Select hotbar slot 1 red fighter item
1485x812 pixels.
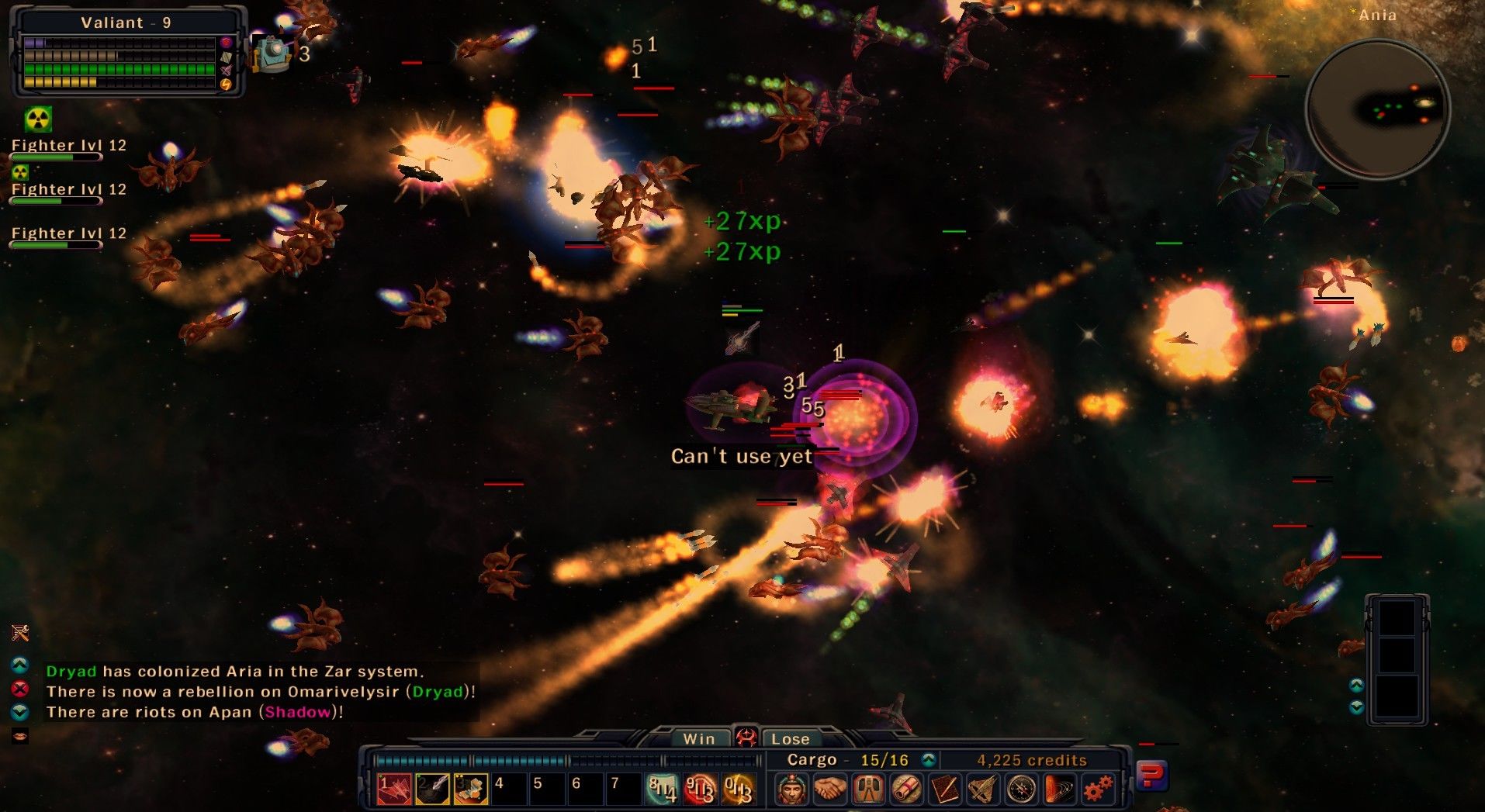[x=394, y=789]
